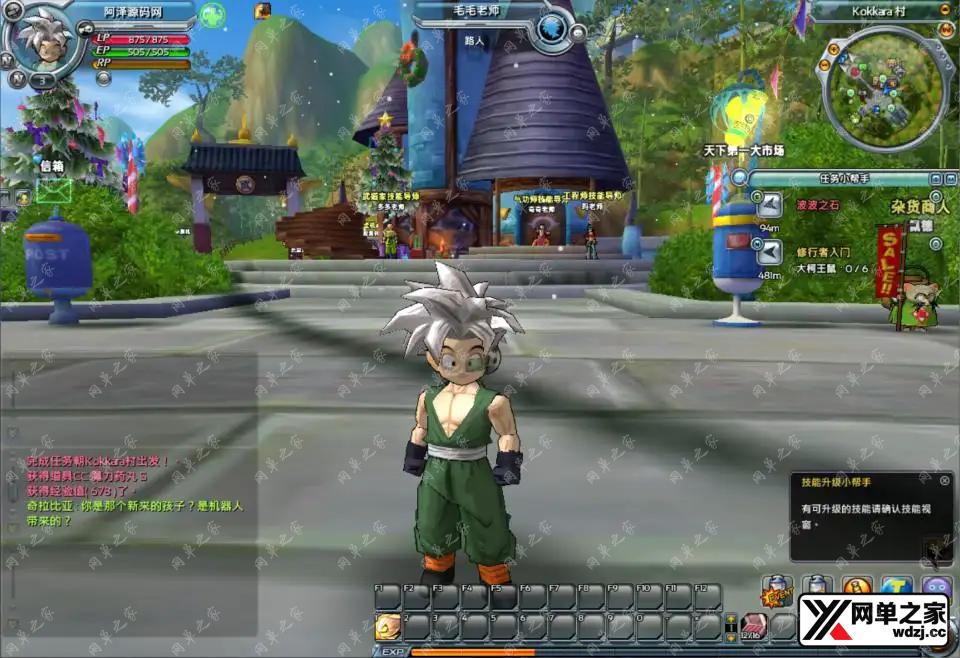Open the bag icon showing 12/16
The image size is (960, 658).
pyautogui.click(x=752, y=627)
